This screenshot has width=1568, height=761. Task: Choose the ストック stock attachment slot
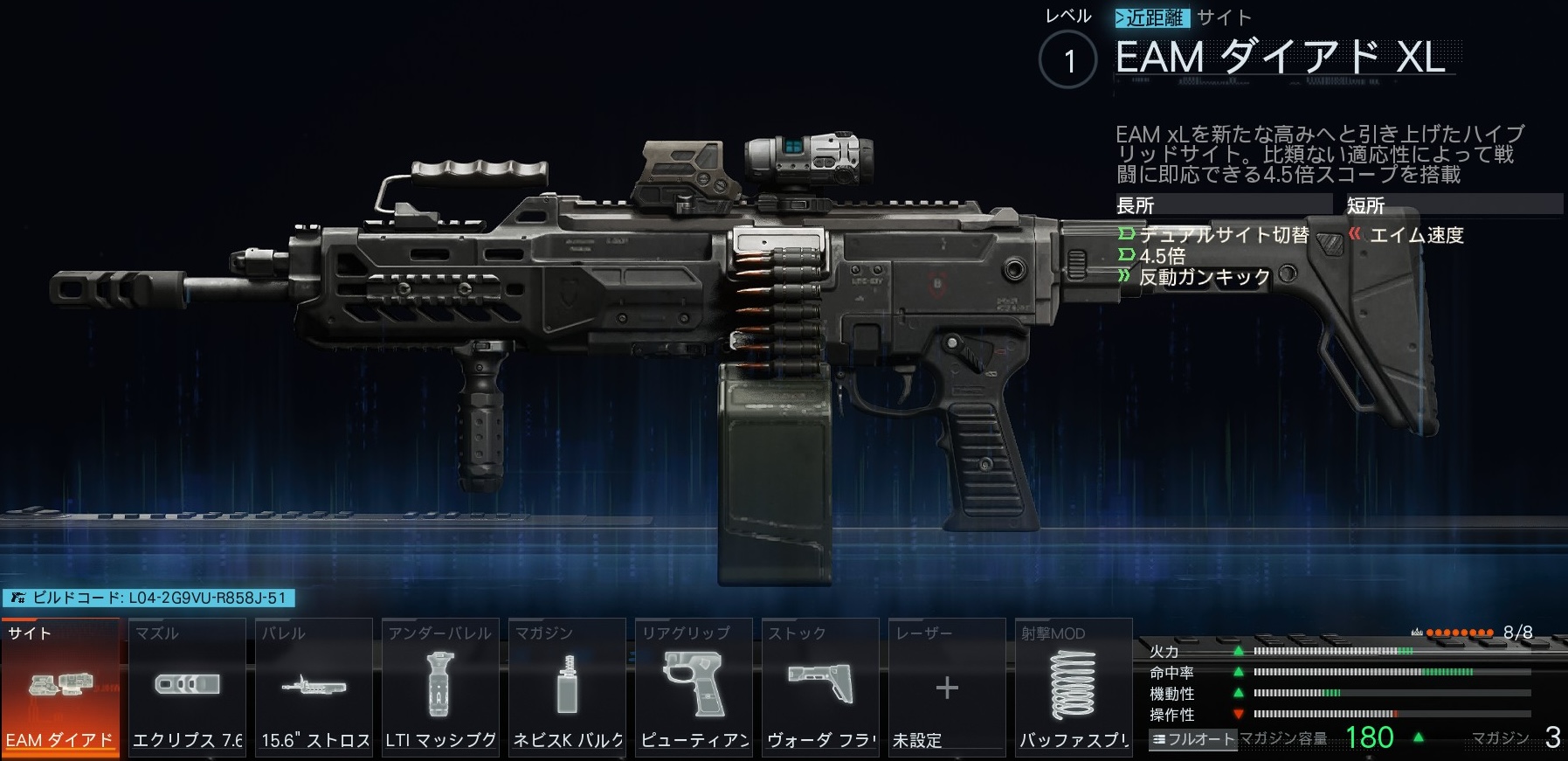click(x=820, y=688)
